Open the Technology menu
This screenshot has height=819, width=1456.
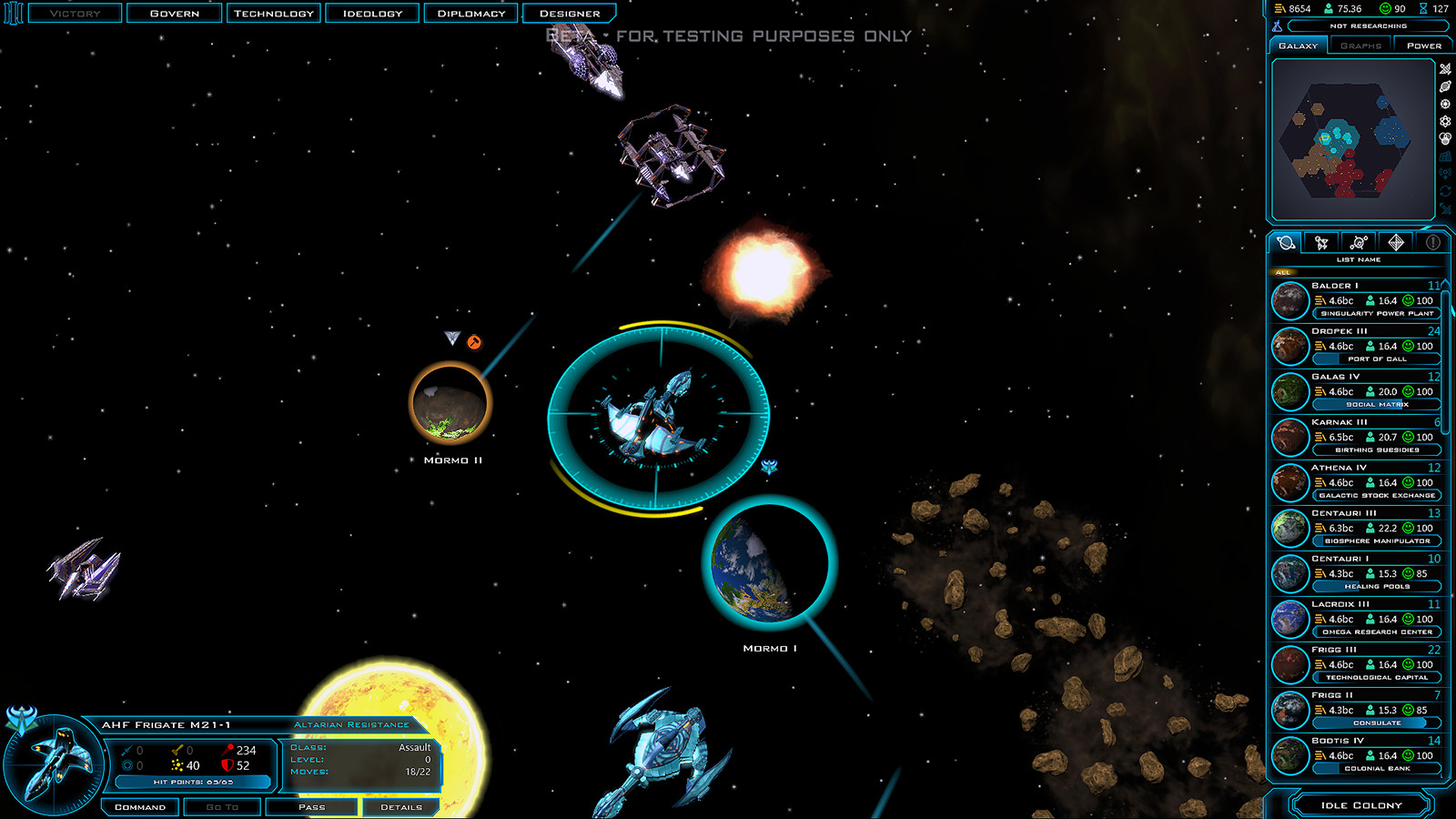tap(273, 13)
